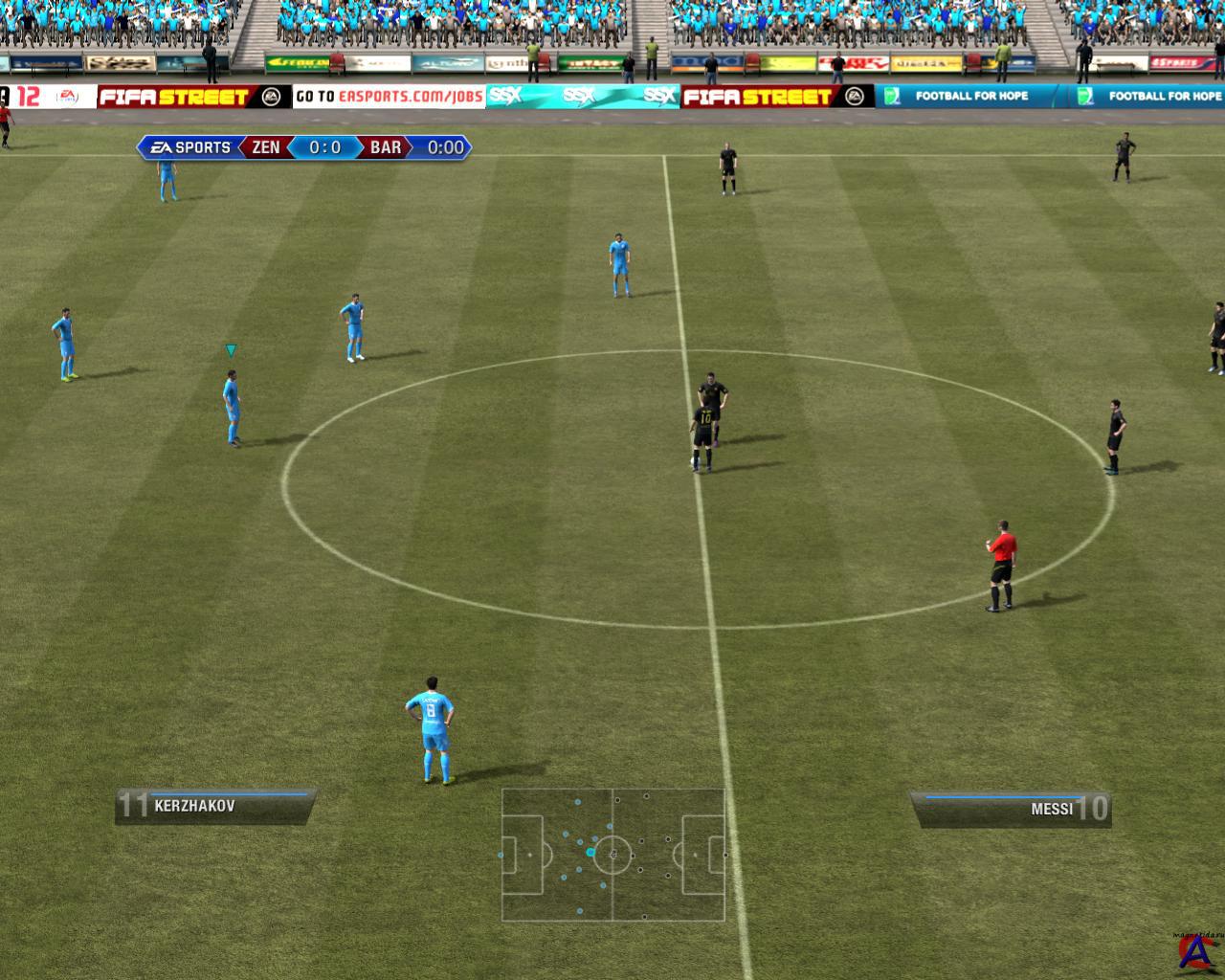Click the pitch radar minimap

[612, 854]
